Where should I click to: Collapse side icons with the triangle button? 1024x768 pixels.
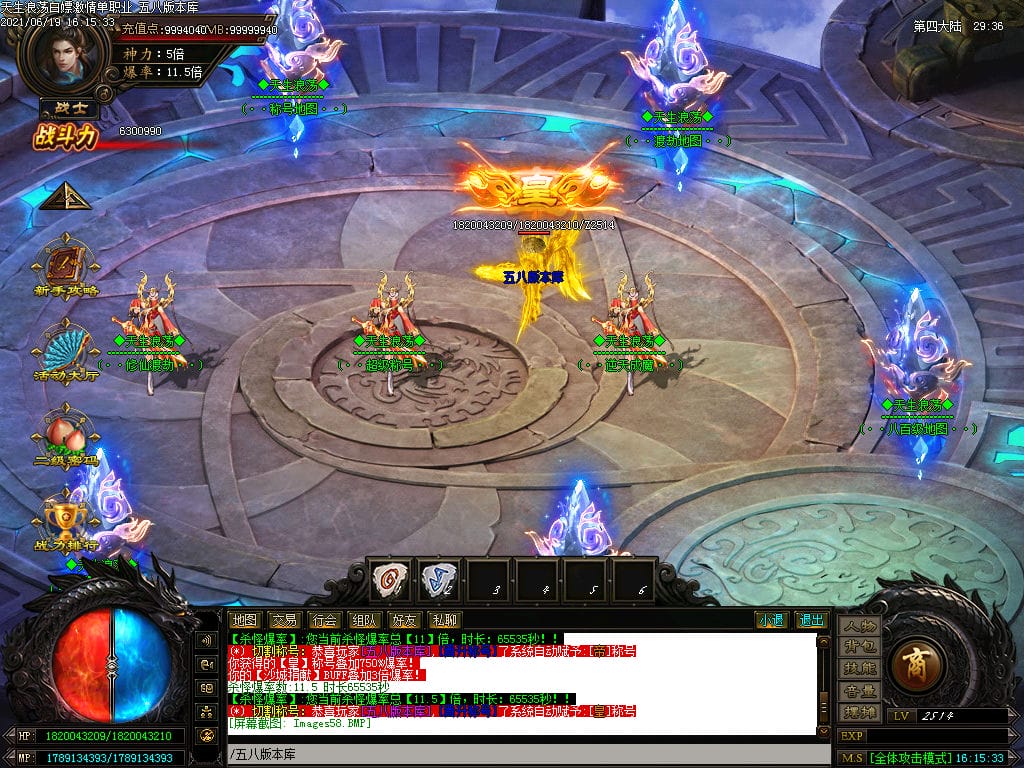(x=65, y=195)
